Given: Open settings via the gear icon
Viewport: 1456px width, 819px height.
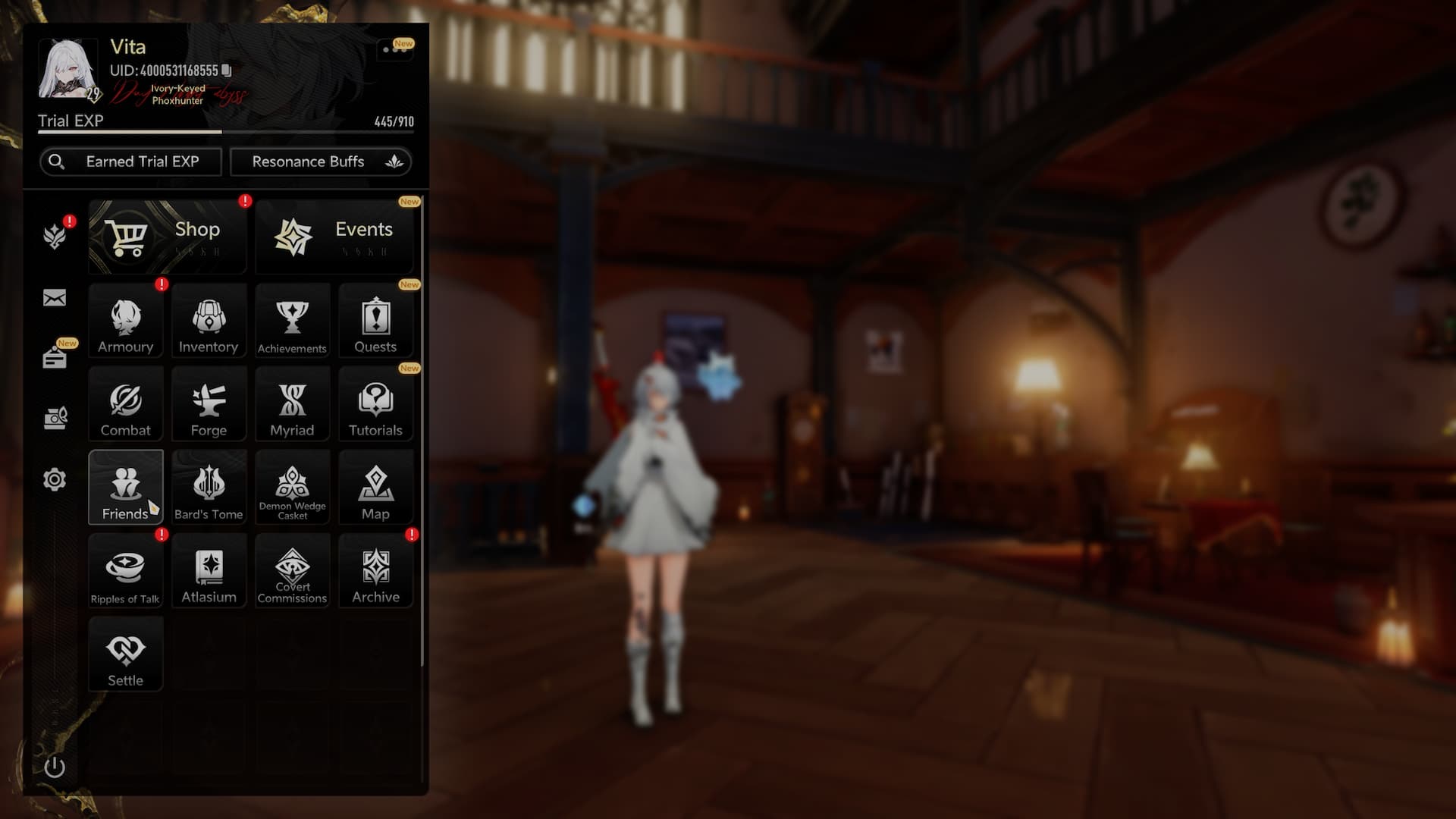Looking at the screenshot, I should pyautogui.click(x=55, y=479).
